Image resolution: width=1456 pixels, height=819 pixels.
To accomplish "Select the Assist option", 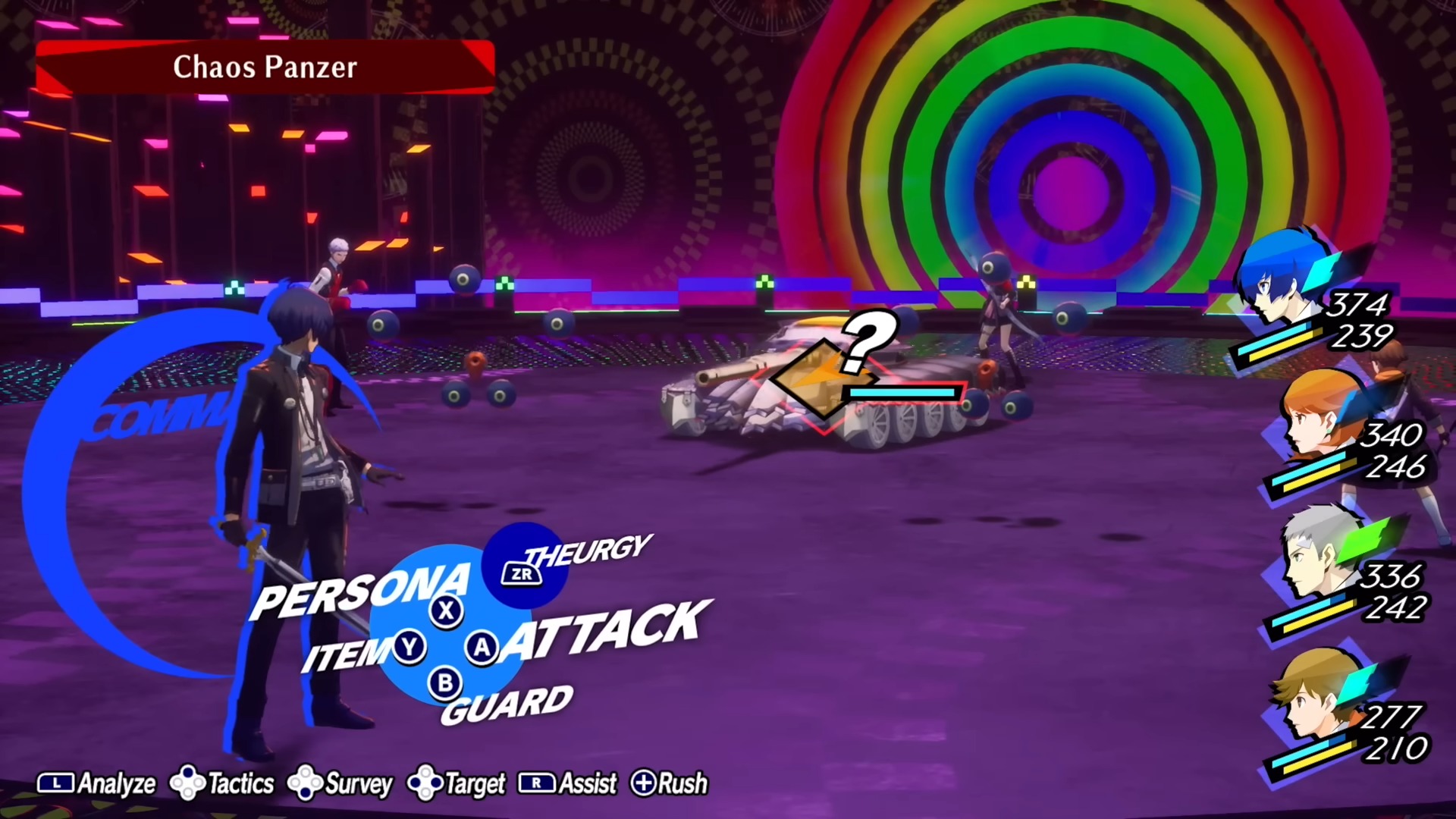I will coord(568,783).
